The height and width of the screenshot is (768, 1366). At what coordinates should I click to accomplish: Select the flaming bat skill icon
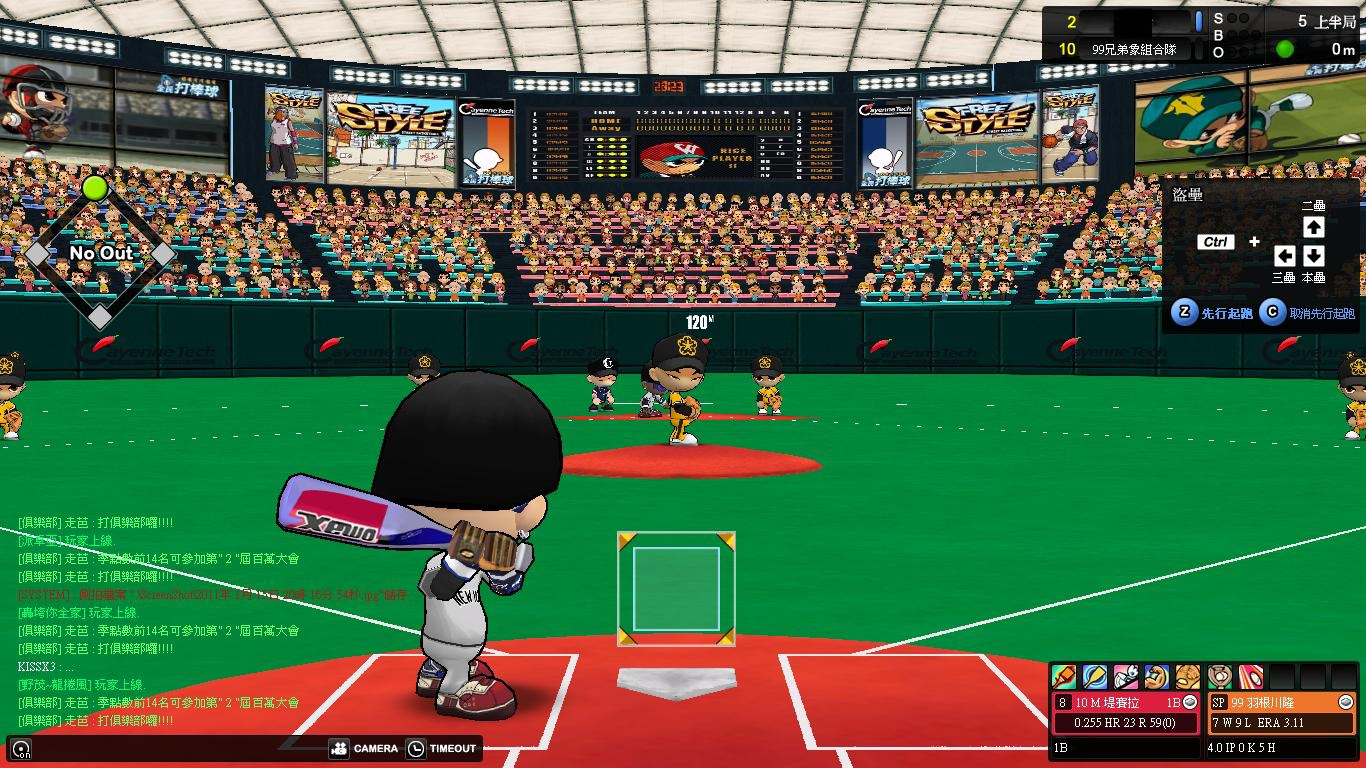tap(1063, 677)
